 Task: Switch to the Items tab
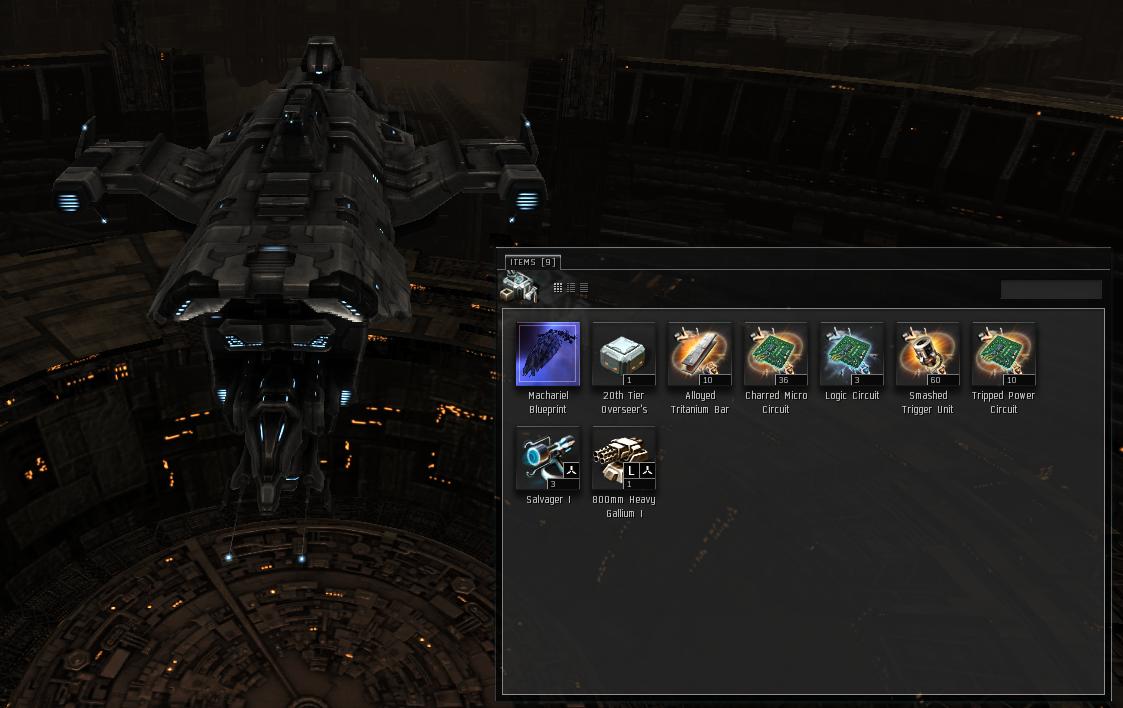[x=533, y=262]
